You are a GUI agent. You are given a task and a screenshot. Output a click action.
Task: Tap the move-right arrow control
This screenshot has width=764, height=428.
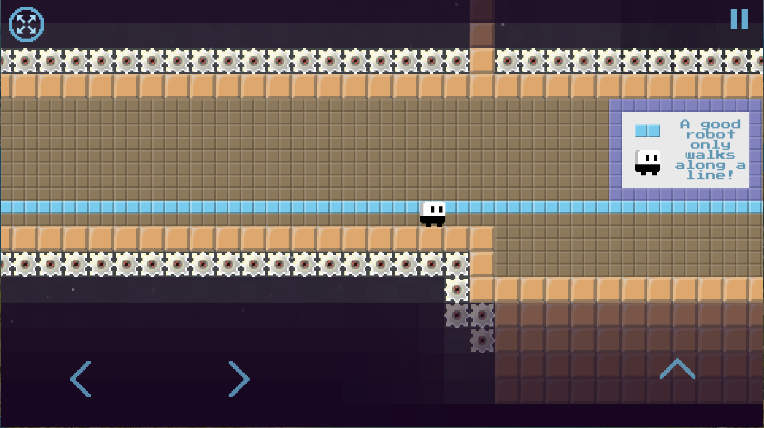point(238,379)
